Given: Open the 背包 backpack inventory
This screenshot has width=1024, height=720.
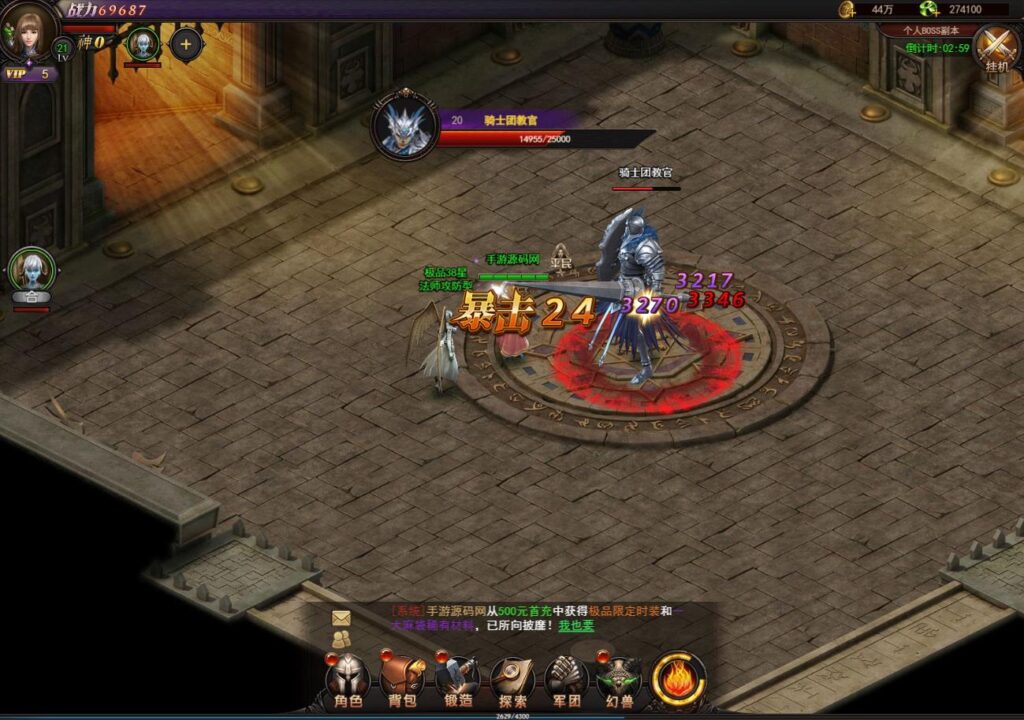Looking at the screenshot, I should [402, 680].
